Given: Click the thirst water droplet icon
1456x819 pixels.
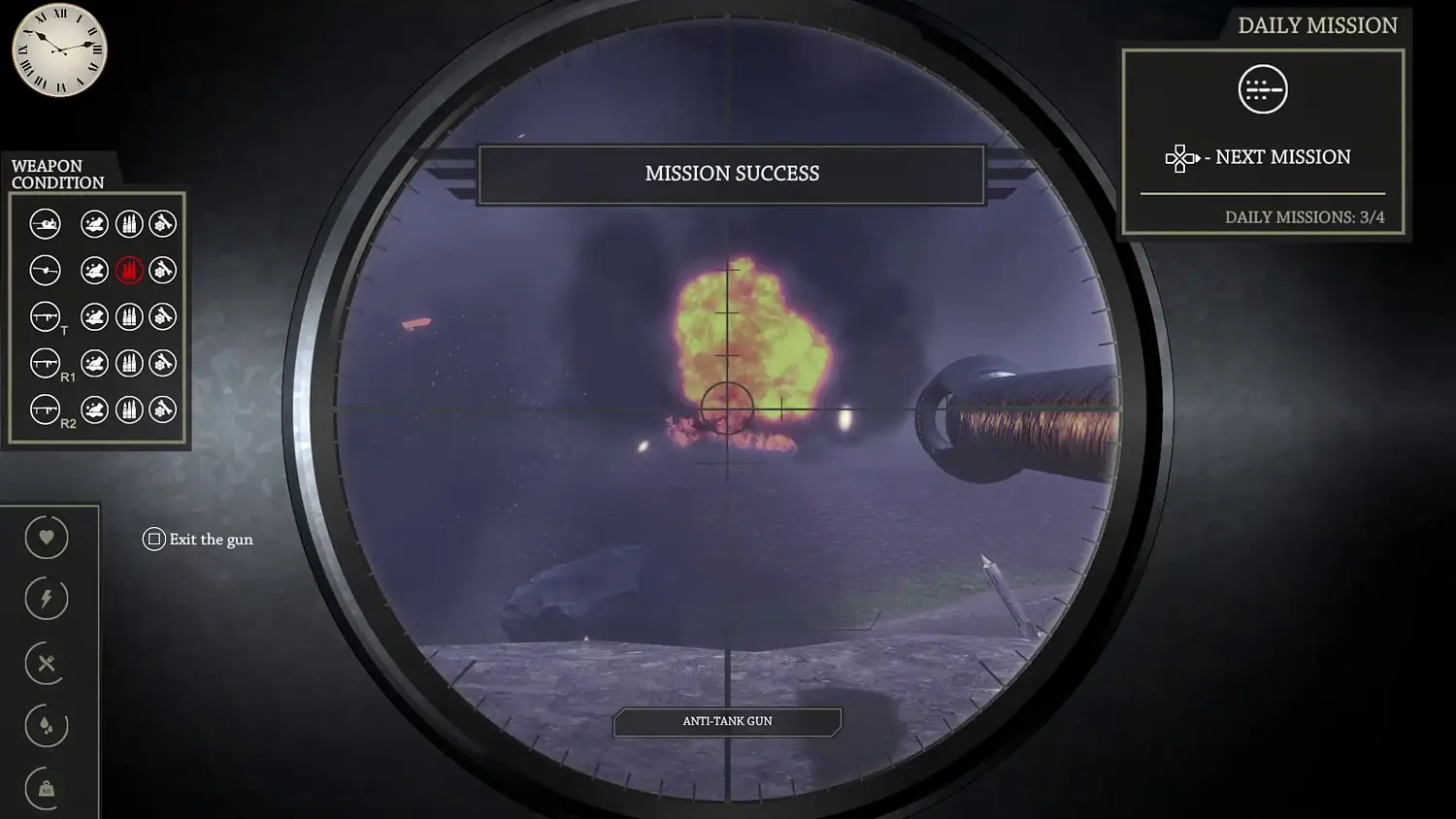Looking at the screenshot, I should [x=45, y=726].
